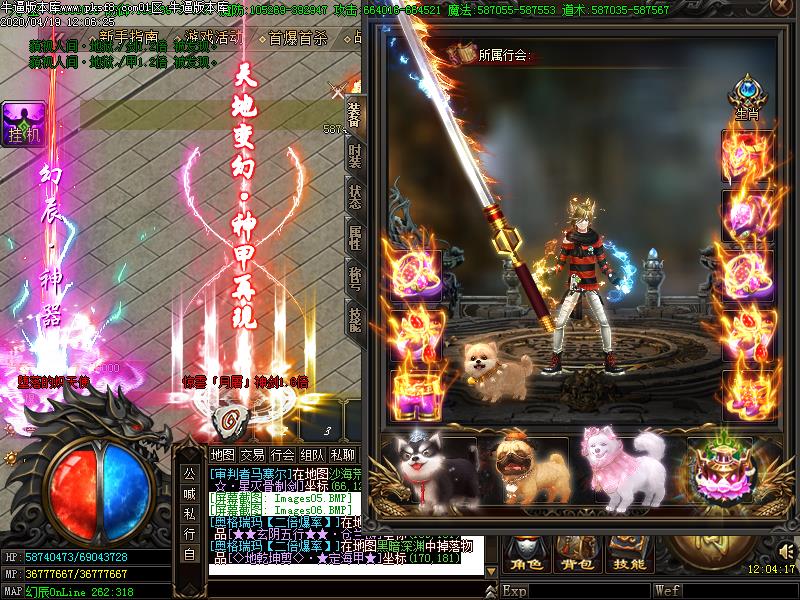Toggle the 挂机 auto-battle button
The image size is (800, 600).
[22, 125]
